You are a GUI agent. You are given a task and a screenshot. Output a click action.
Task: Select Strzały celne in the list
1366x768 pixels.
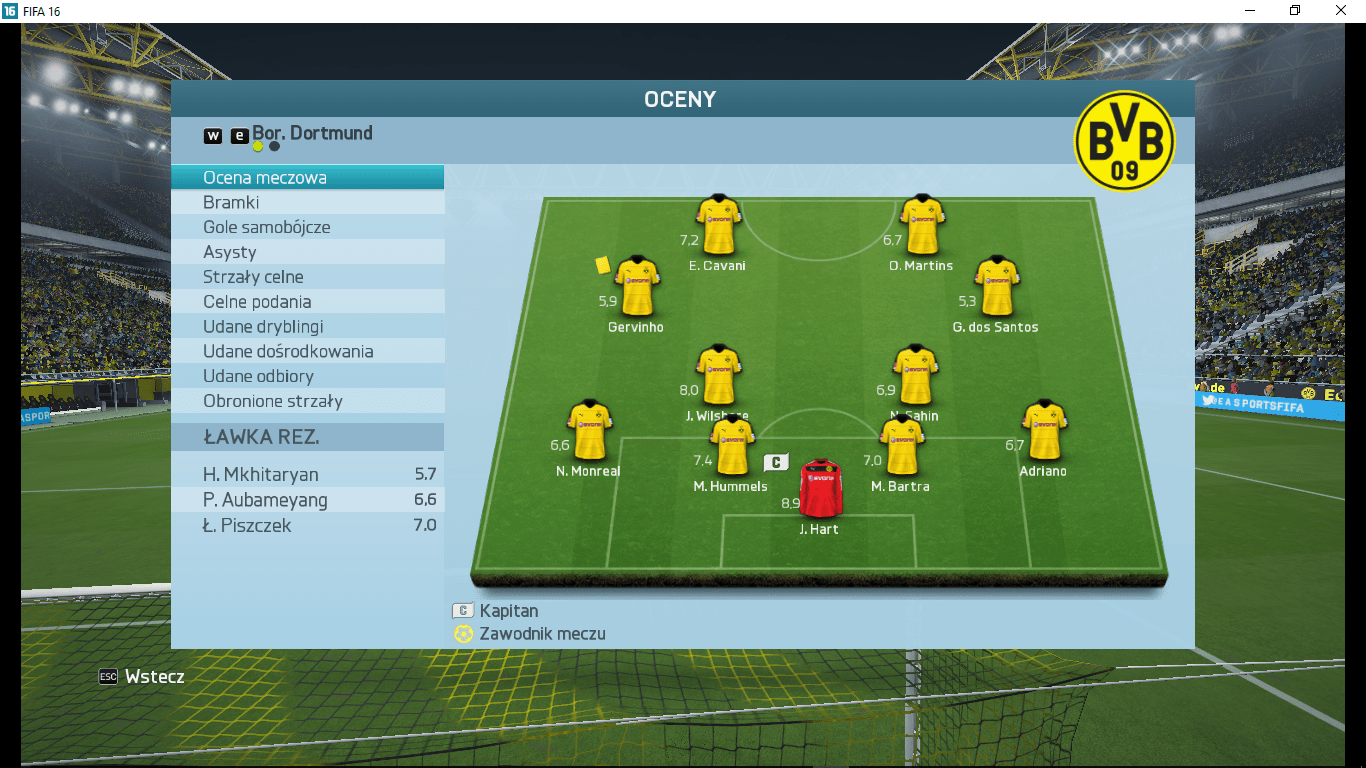click(x=307, y=277)
